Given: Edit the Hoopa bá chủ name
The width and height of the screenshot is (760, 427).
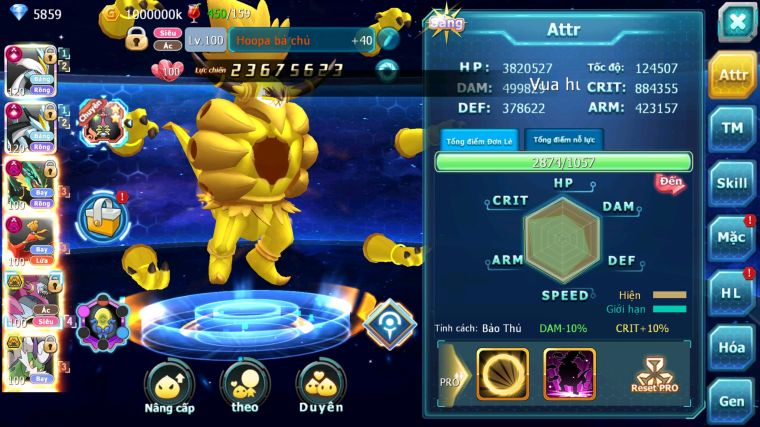Looking at the screenshot, I should pos(388,40).
